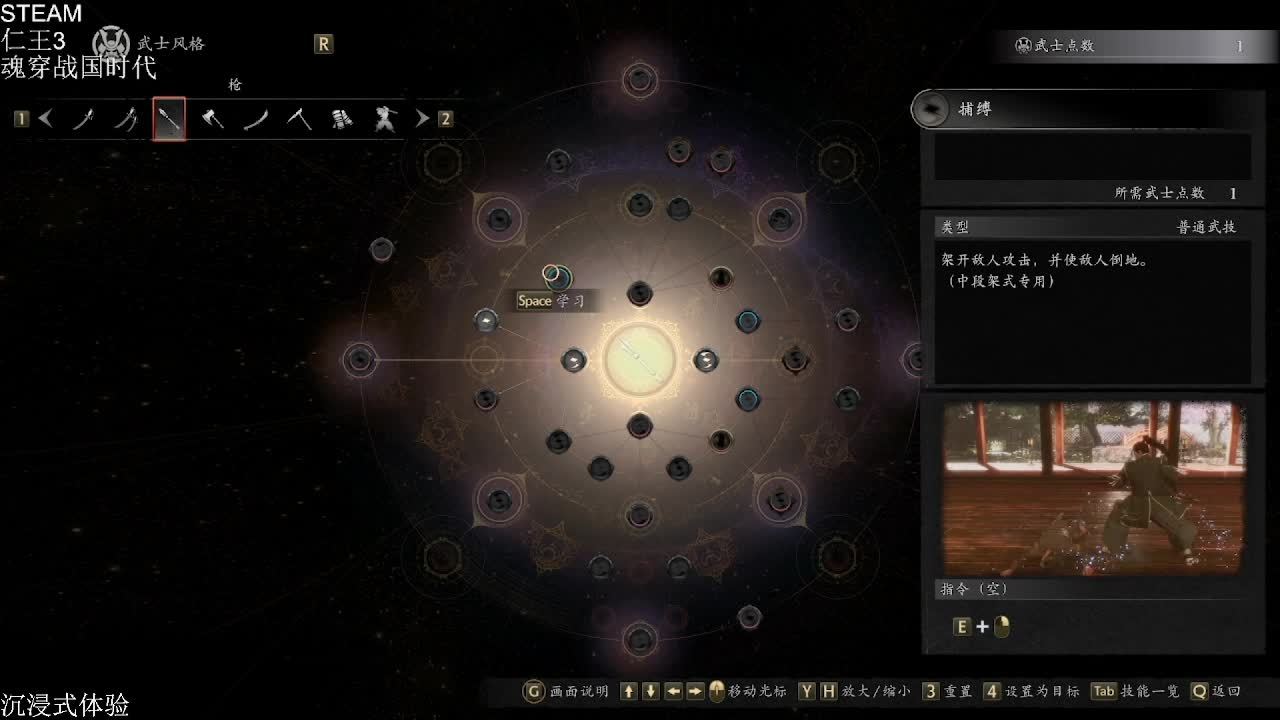Choose the kusarigama sickle weapon tab

point(299,119)
